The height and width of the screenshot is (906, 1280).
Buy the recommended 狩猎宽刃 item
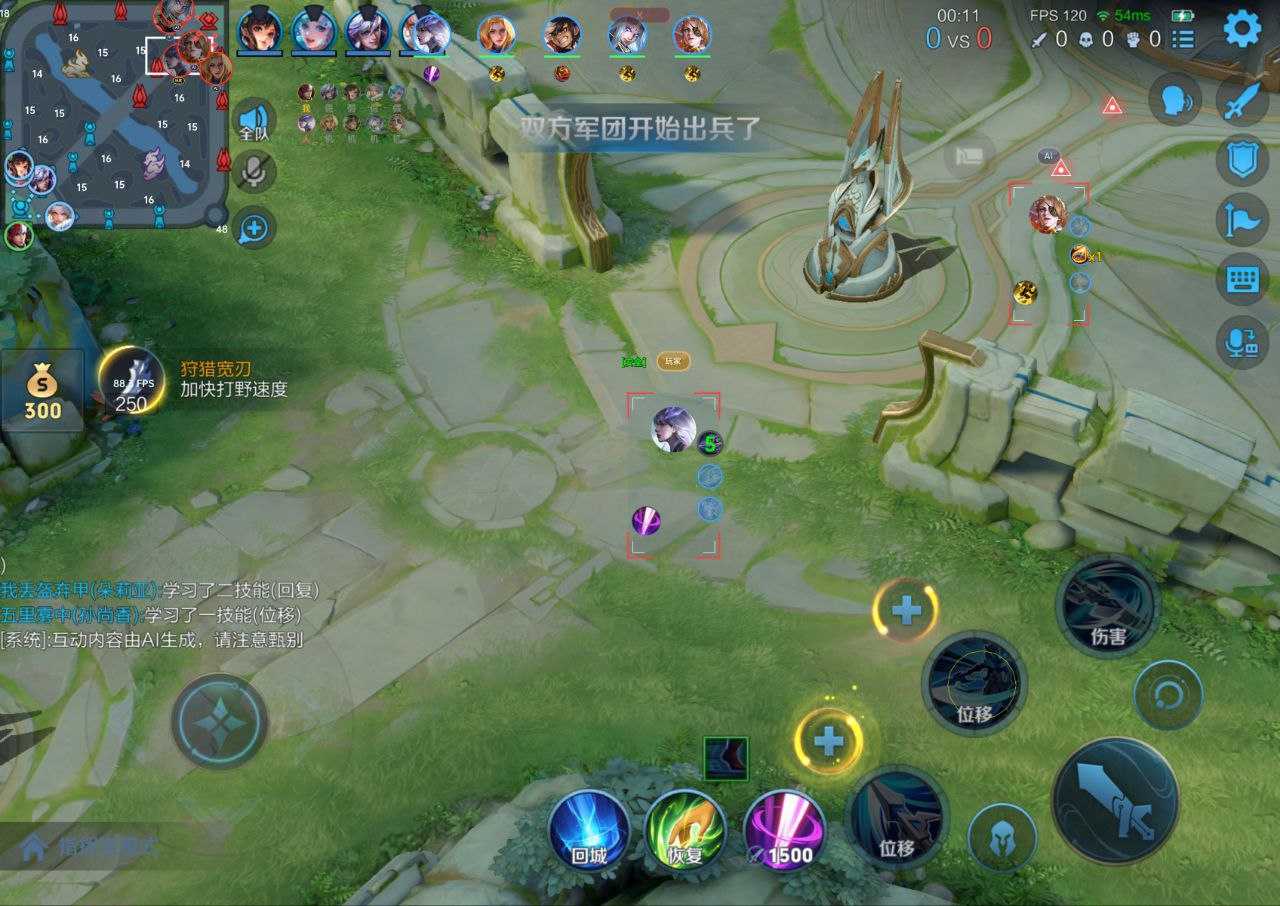[132, 382]
